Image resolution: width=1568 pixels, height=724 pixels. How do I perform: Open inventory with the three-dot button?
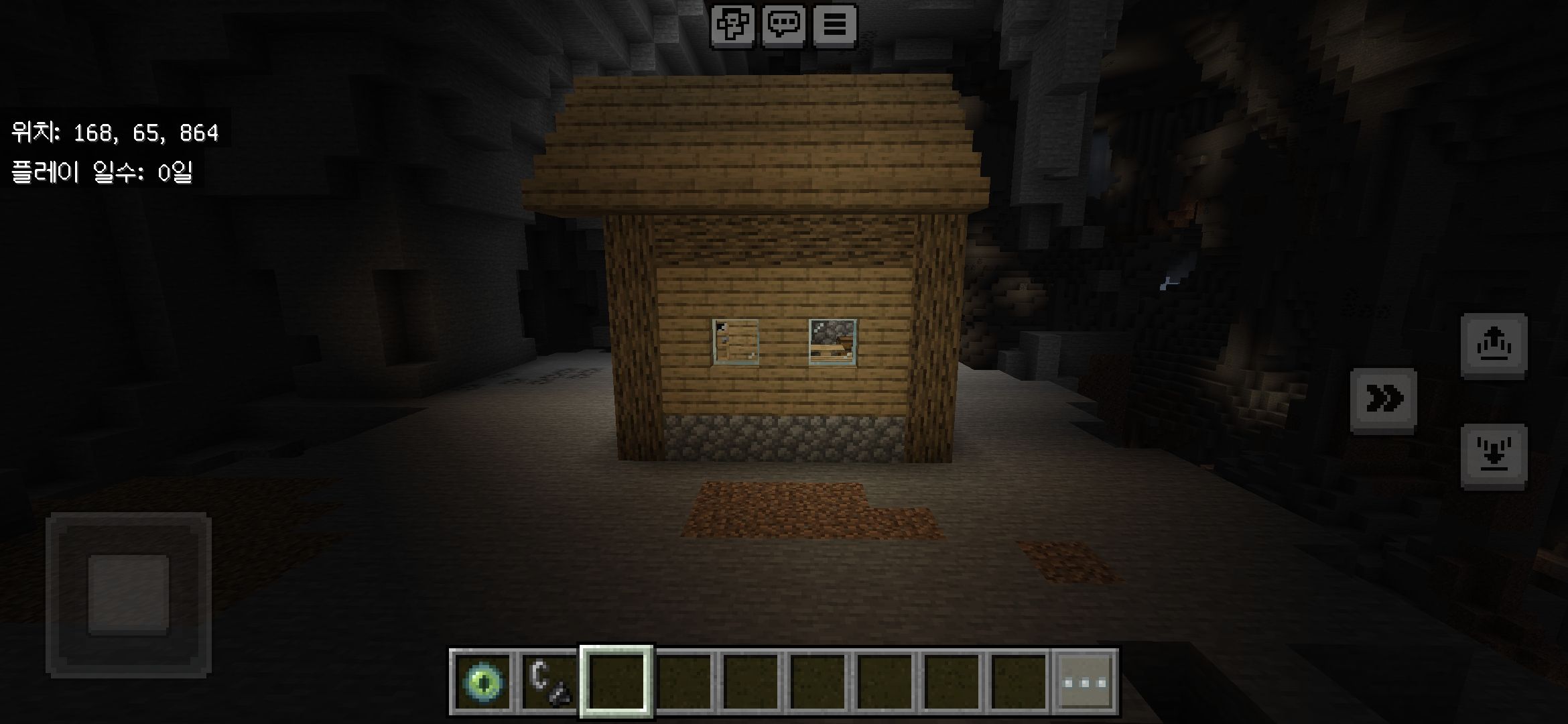(x=1085, y=682)
